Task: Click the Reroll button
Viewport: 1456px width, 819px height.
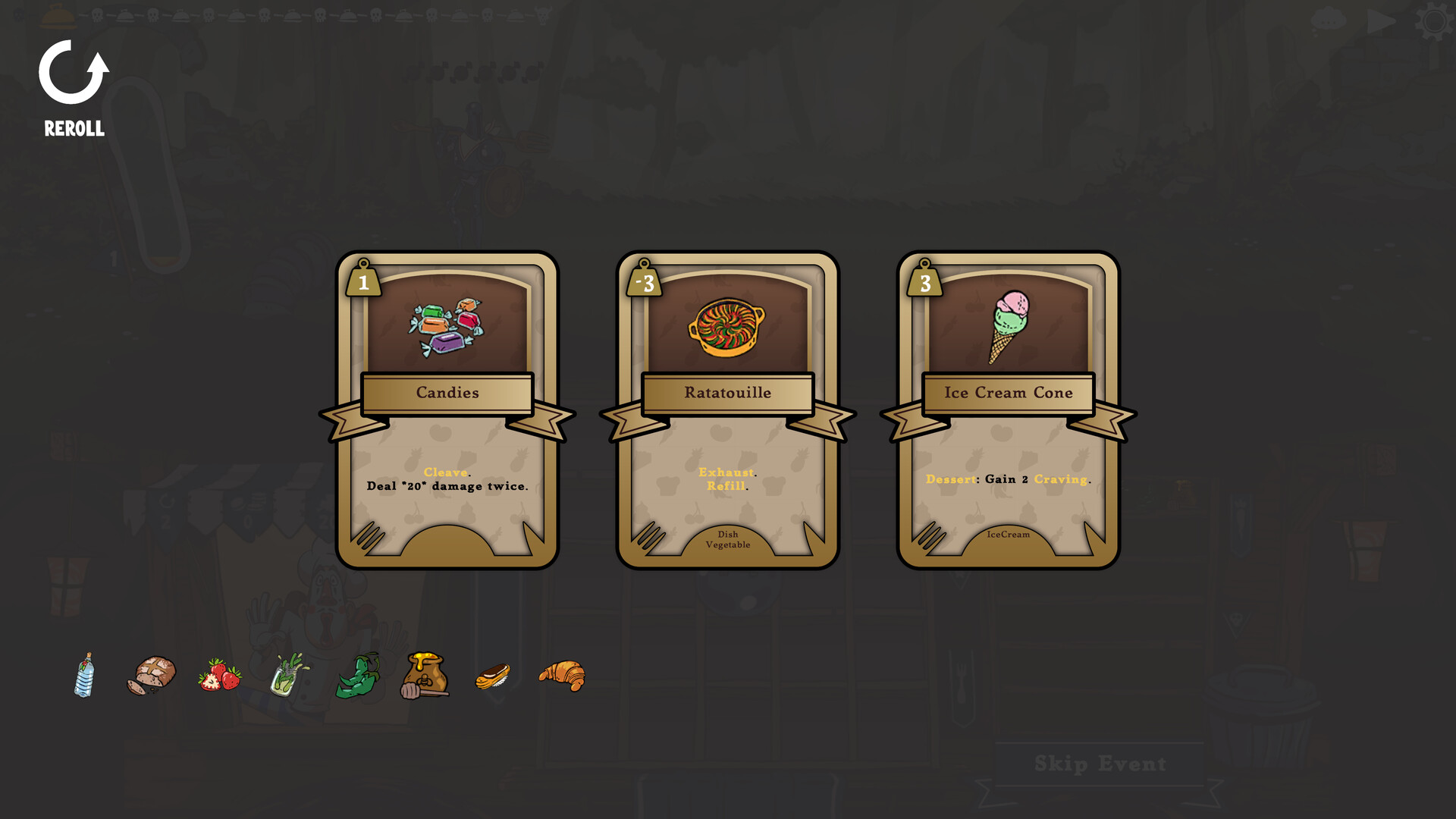Action: 73,83
